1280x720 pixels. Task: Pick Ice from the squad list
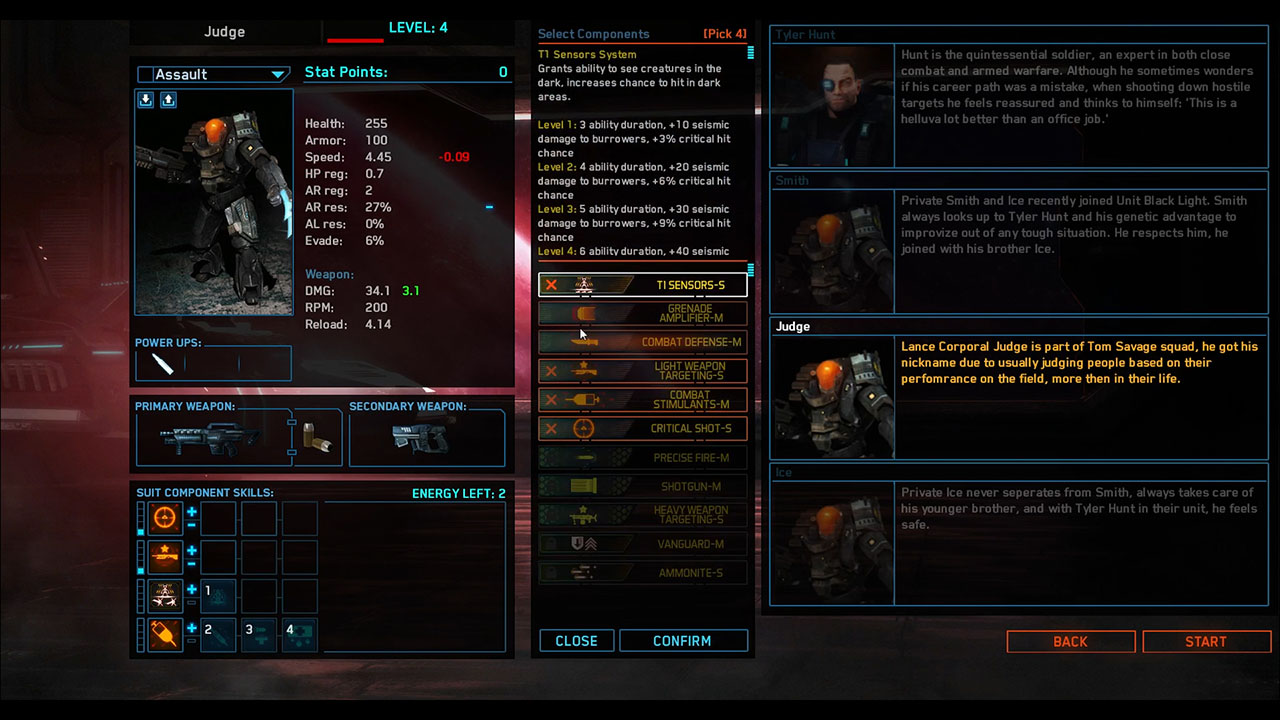[1019, 536]
